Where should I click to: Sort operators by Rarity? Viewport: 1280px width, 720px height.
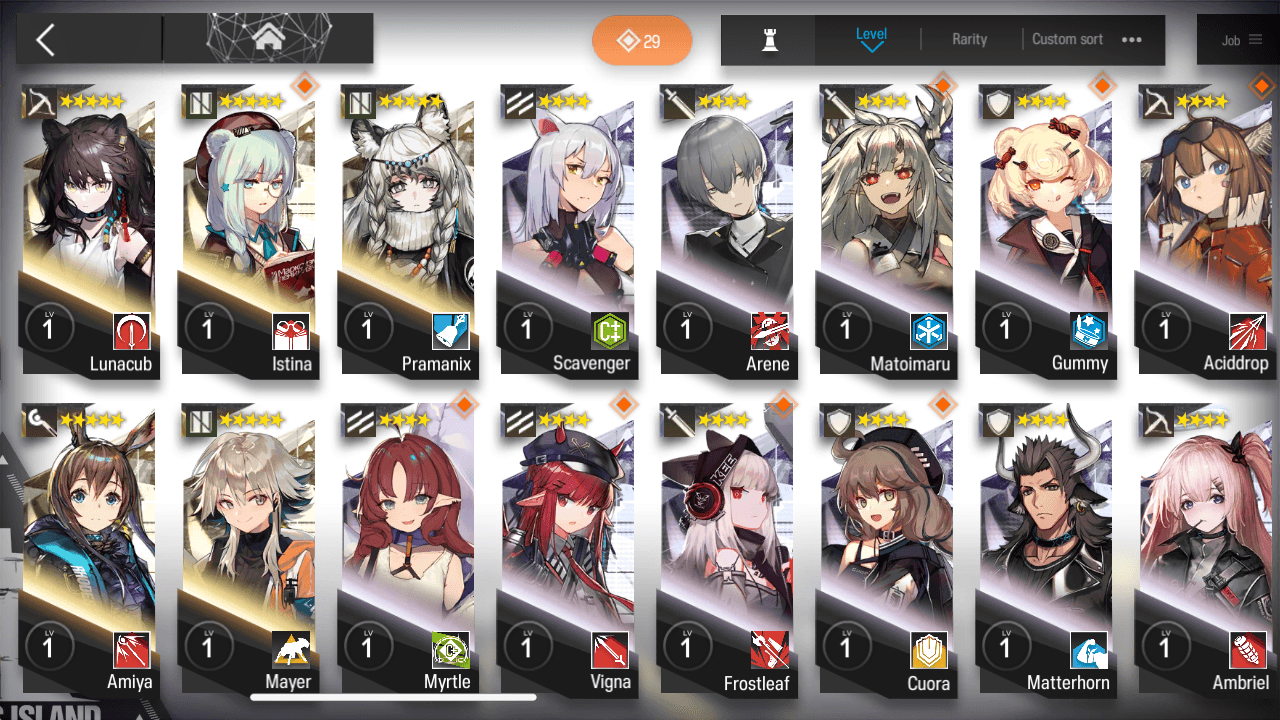pyautogui.click(x=969, y=39)
